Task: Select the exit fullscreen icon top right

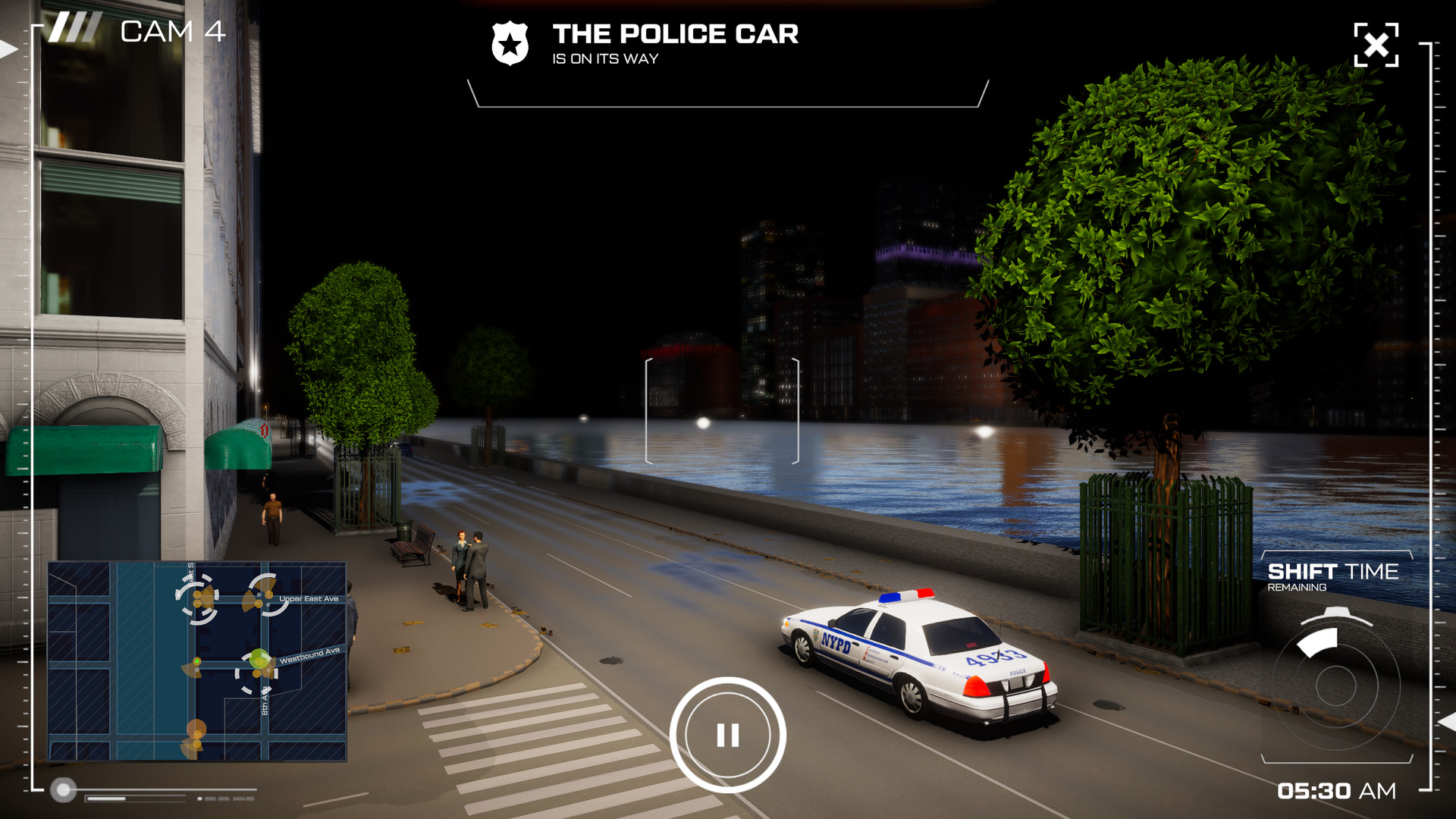Action: click(1377, 45)
